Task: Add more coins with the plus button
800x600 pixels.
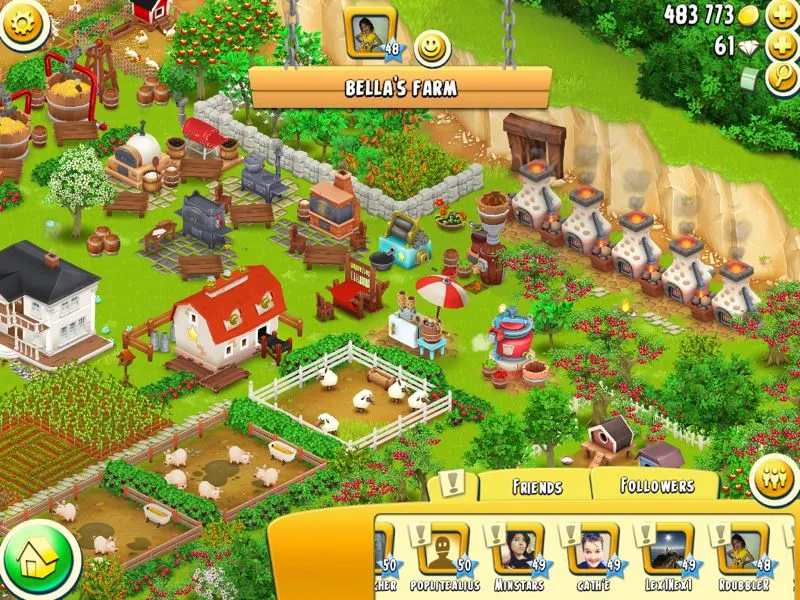Action: 781,14
